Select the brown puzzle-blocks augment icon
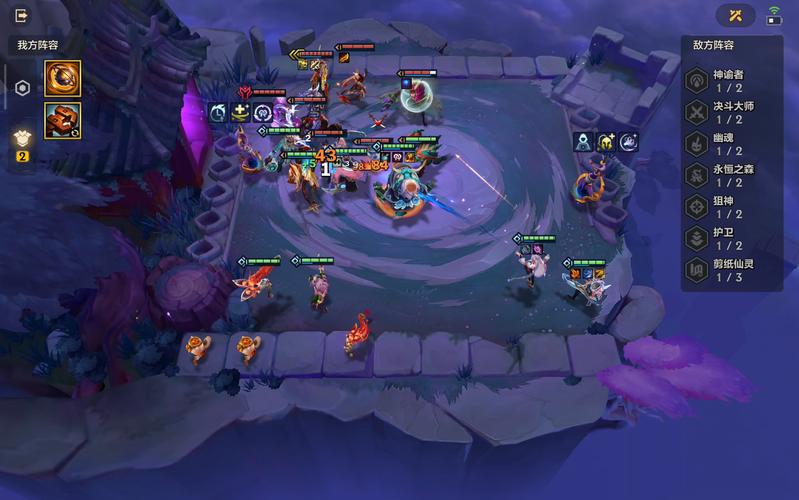 coord(62,119)
